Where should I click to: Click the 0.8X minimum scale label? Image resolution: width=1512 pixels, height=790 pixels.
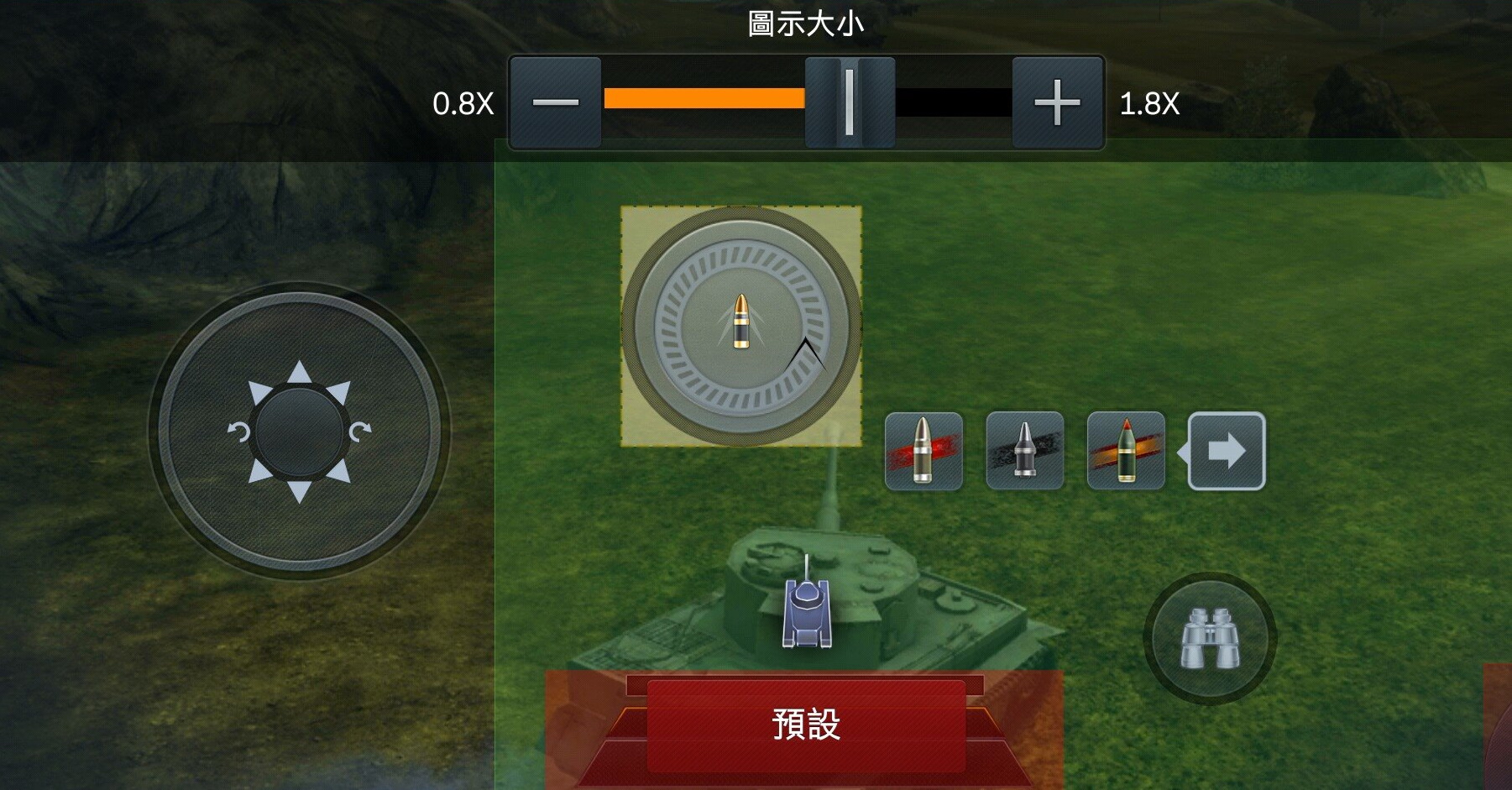463,104
